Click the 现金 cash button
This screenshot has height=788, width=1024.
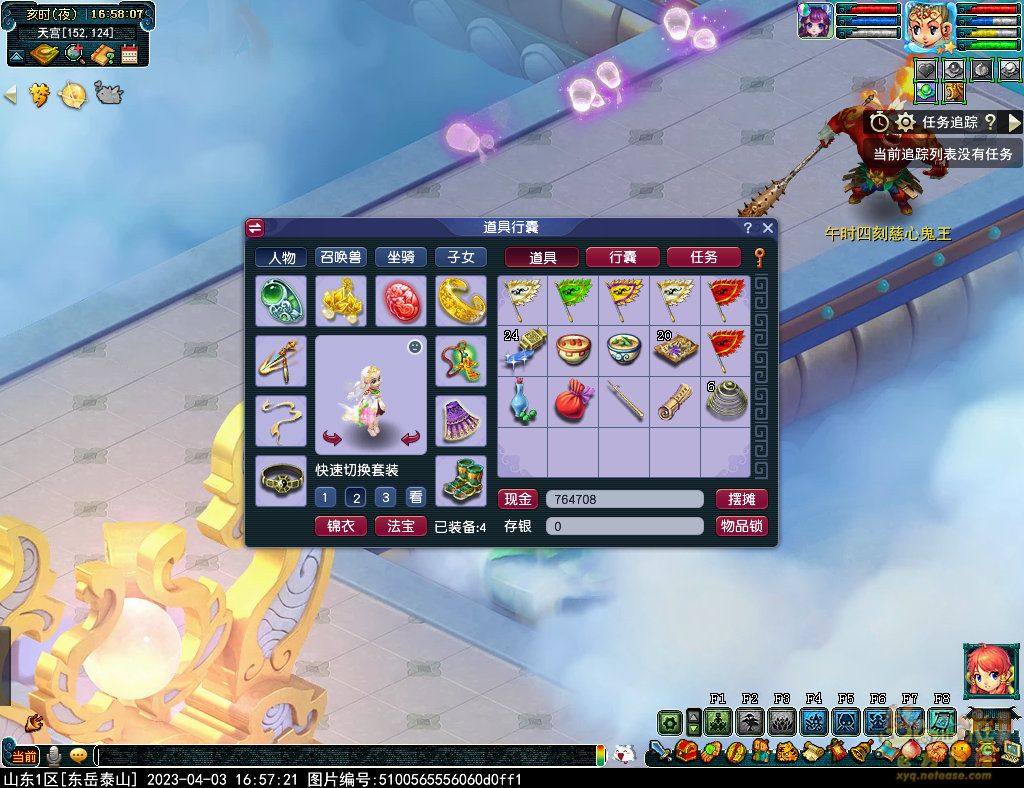coord(517,499)
